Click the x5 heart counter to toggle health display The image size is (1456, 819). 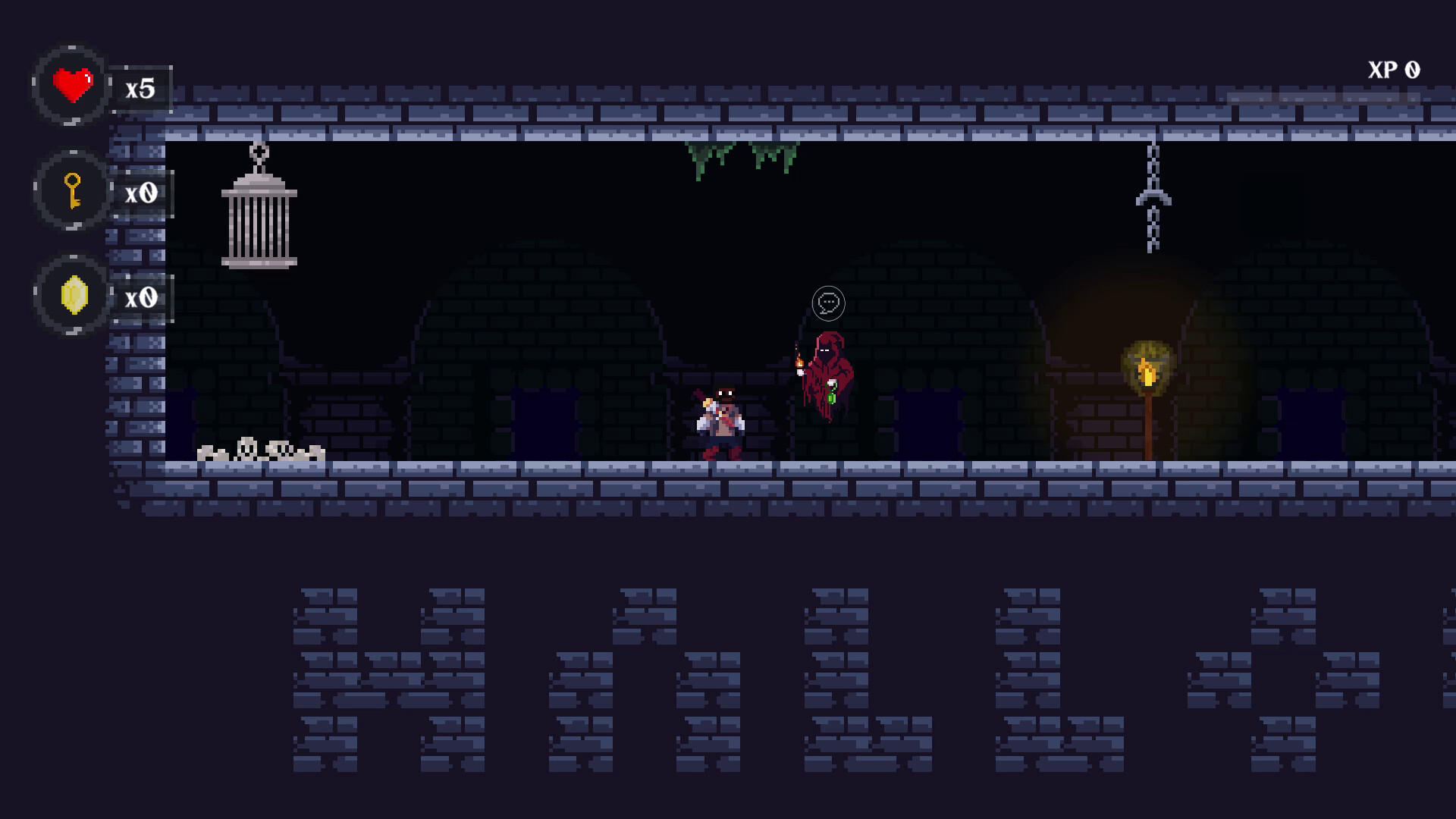point(141,88)
